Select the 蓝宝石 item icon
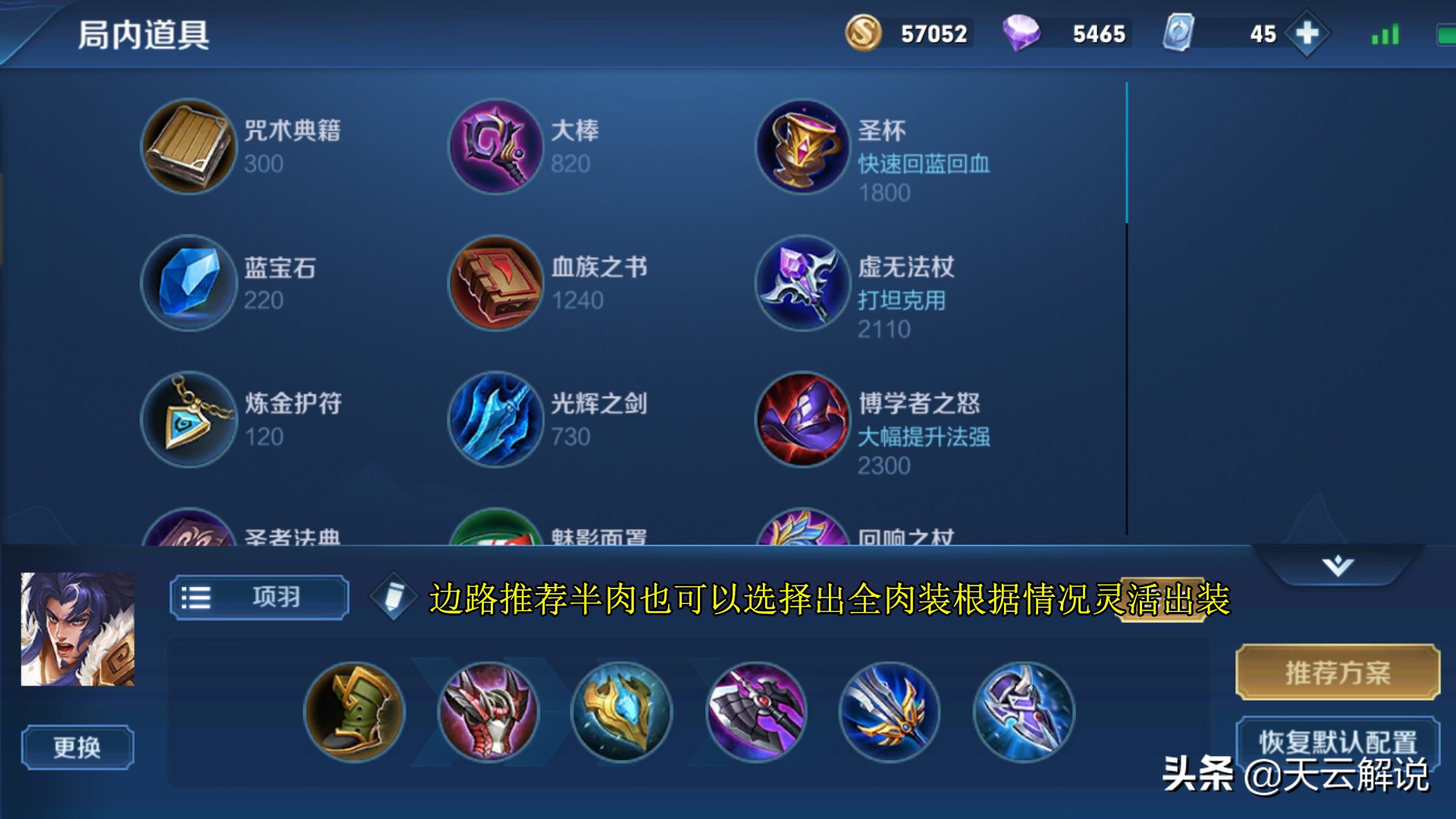 (x=188, y=284)
